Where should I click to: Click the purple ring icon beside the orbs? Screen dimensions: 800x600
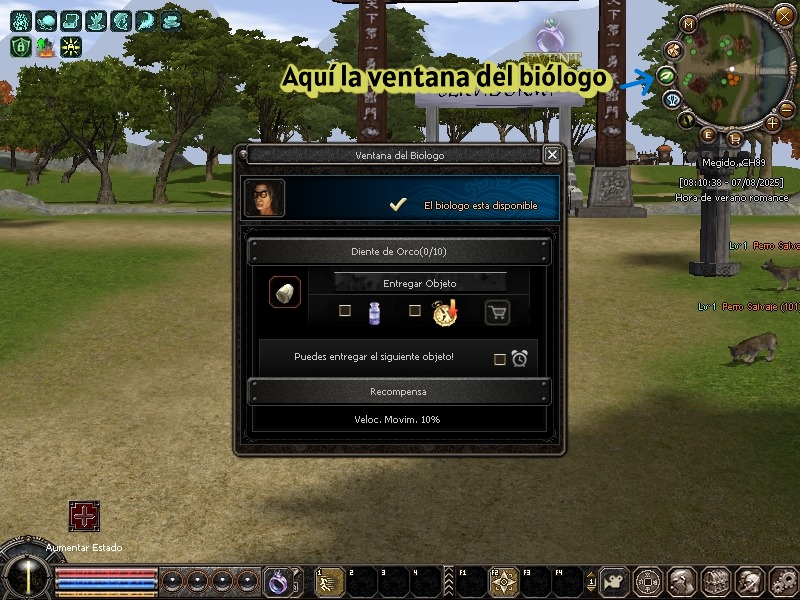point(276,579)
